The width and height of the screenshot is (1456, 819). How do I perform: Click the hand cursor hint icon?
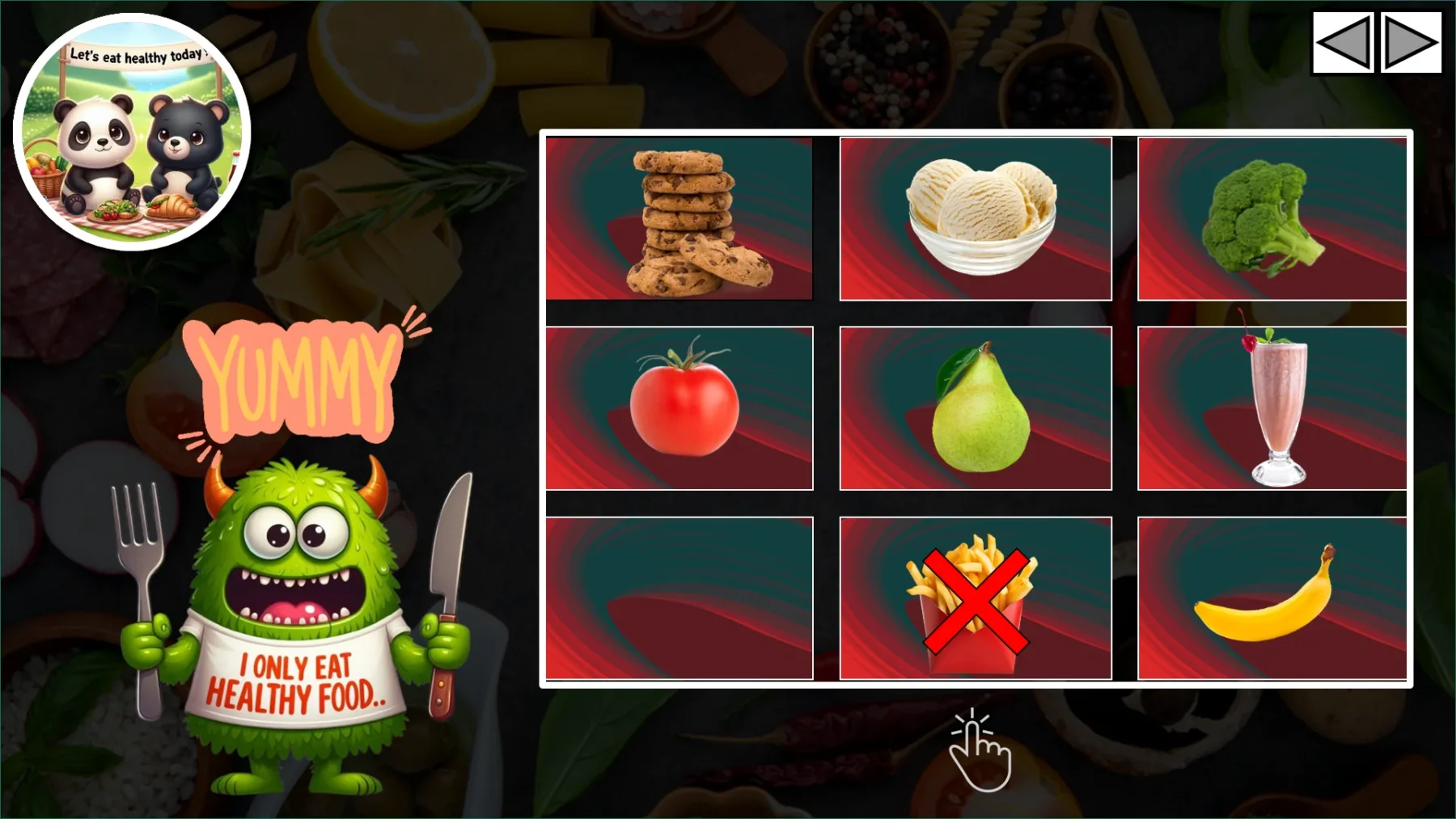click(x=979, y=756)
